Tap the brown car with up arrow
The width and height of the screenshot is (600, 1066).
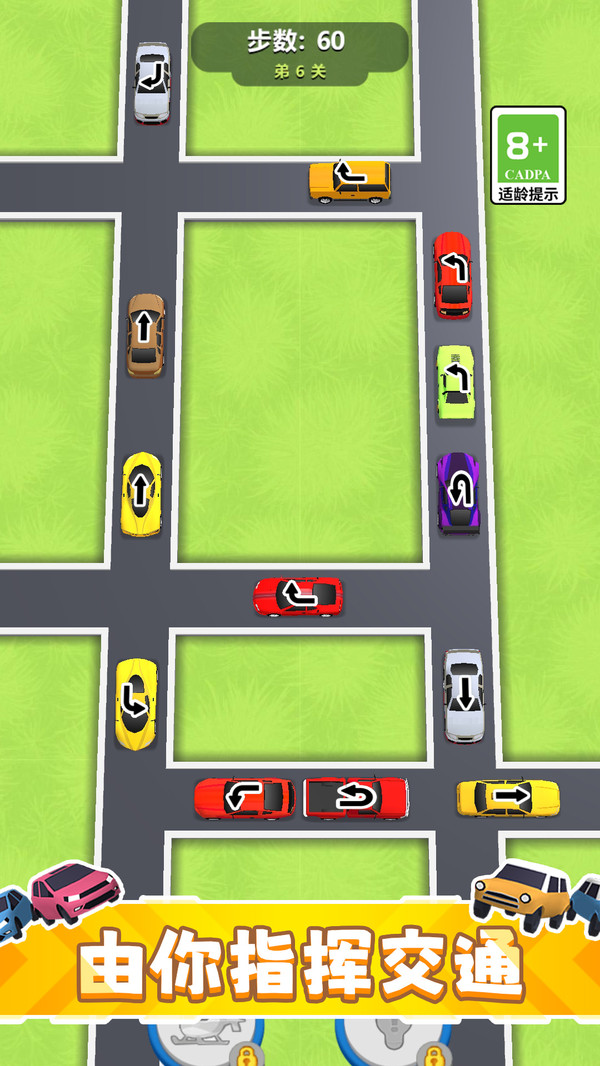[145, 334]
